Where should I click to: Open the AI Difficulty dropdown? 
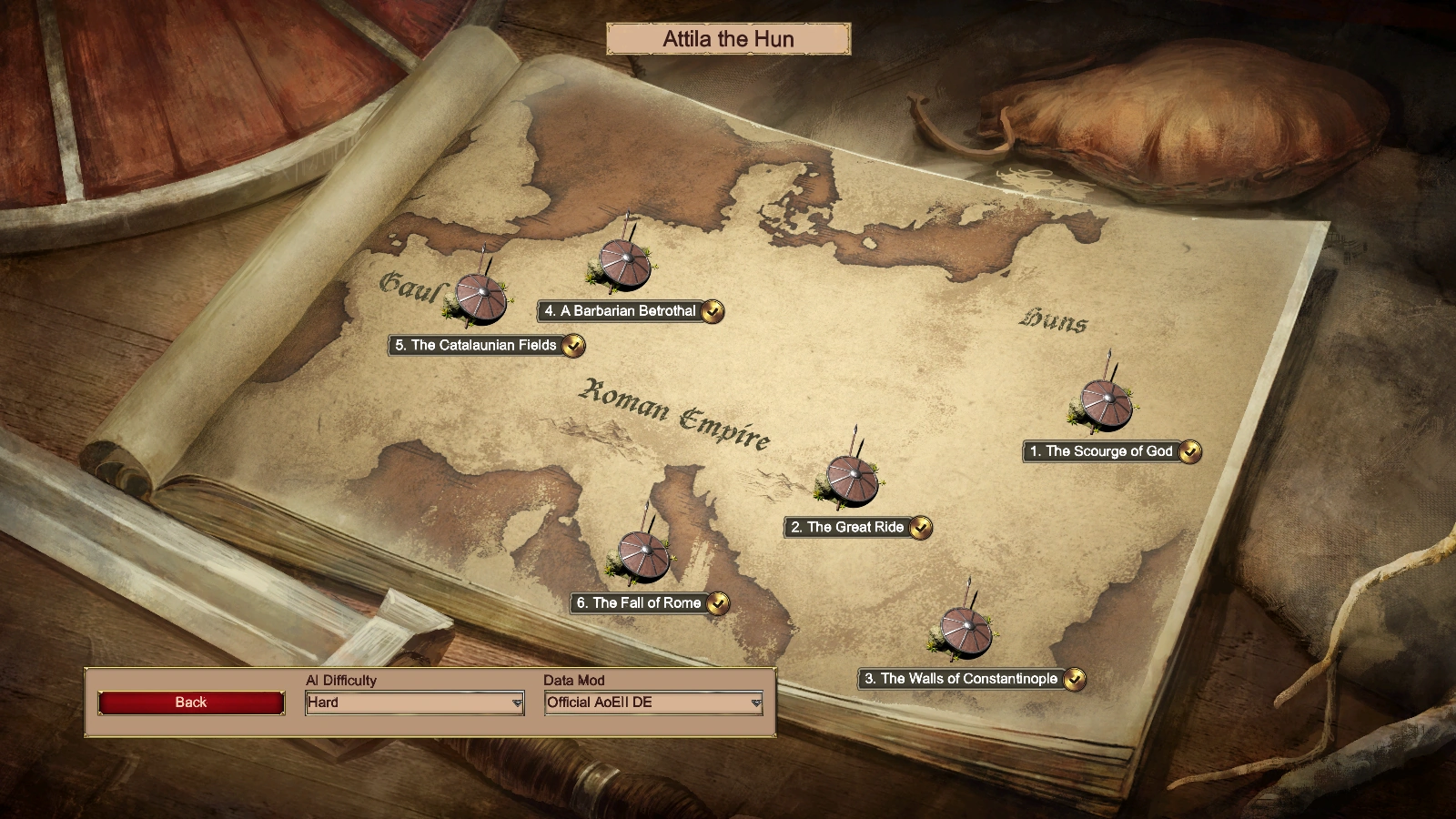414,703
